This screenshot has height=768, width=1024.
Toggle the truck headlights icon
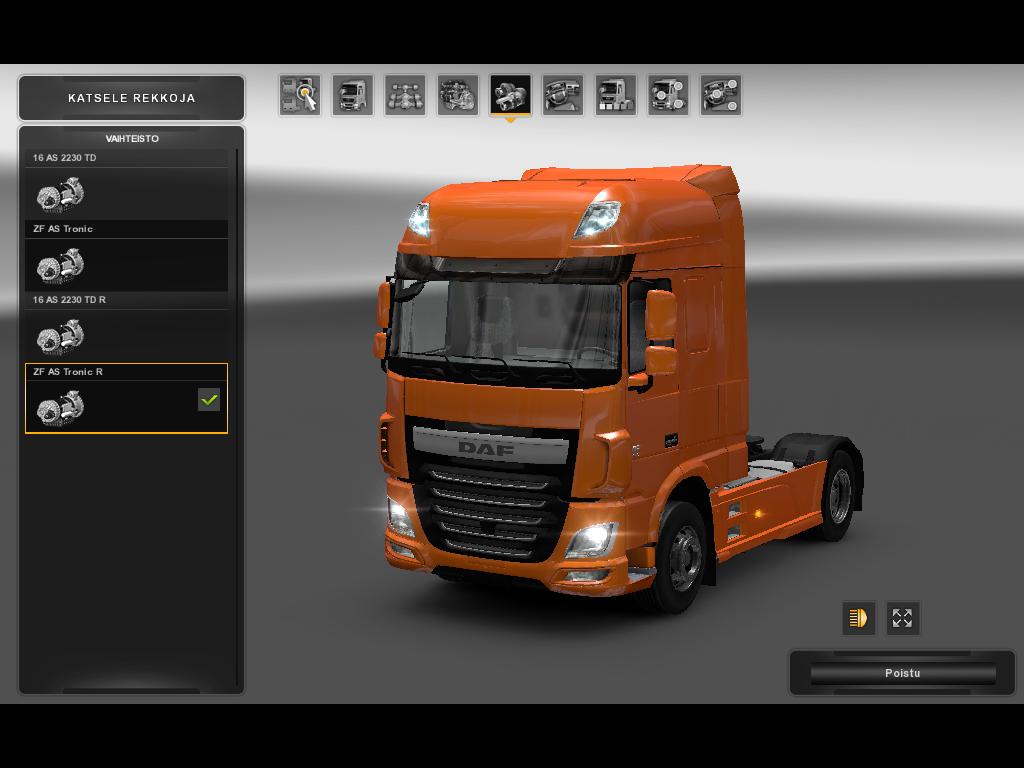click(x=858, y=618)
